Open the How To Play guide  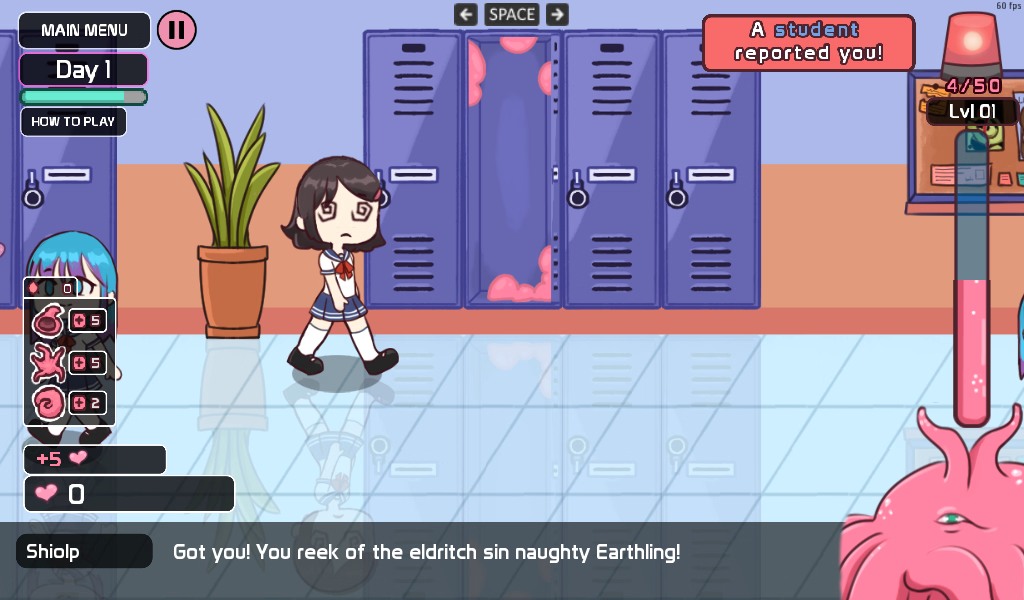tap(73, 122)
